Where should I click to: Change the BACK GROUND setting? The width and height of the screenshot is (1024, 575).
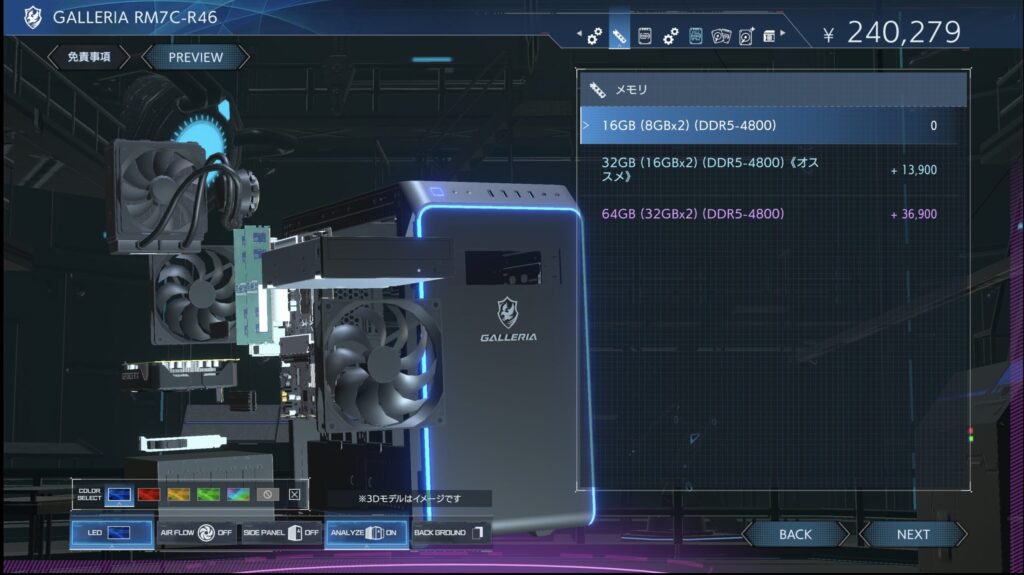pyautogui.click(x=450, y=533)
